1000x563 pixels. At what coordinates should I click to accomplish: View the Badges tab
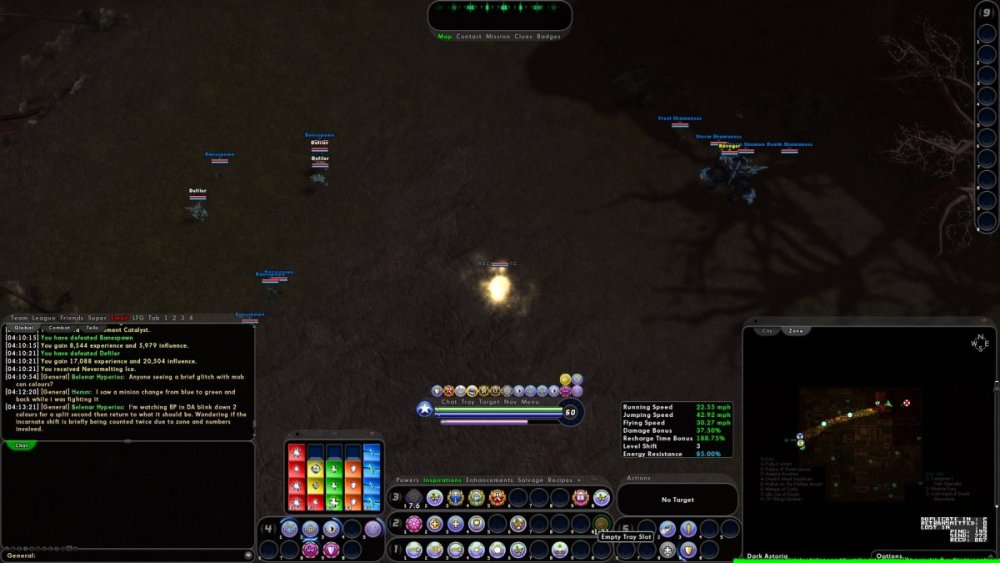click(x=549, y=37)
